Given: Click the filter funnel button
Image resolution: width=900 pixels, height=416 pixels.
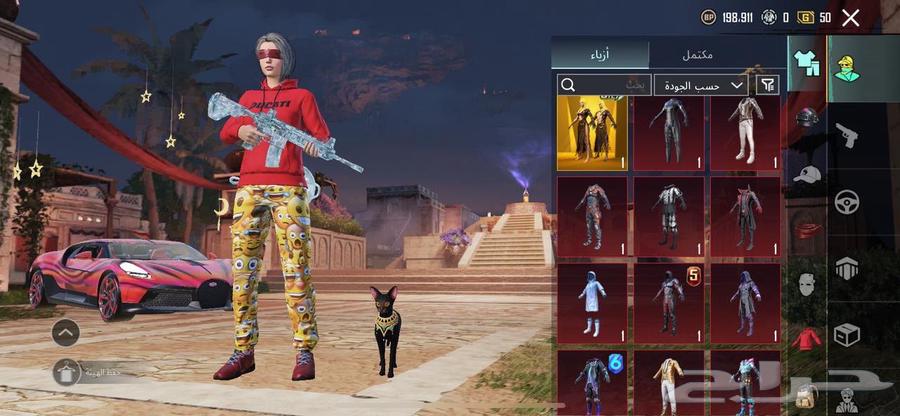Looking at the screenshot, I should click(768, 85).
